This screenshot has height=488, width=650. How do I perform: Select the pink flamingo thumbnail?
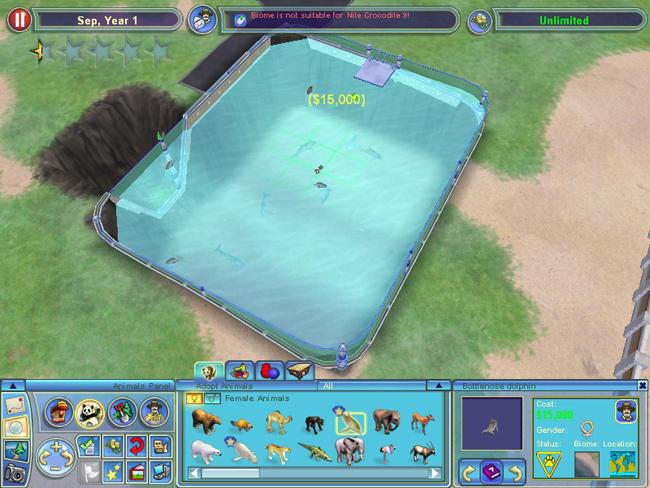(386, 450)
